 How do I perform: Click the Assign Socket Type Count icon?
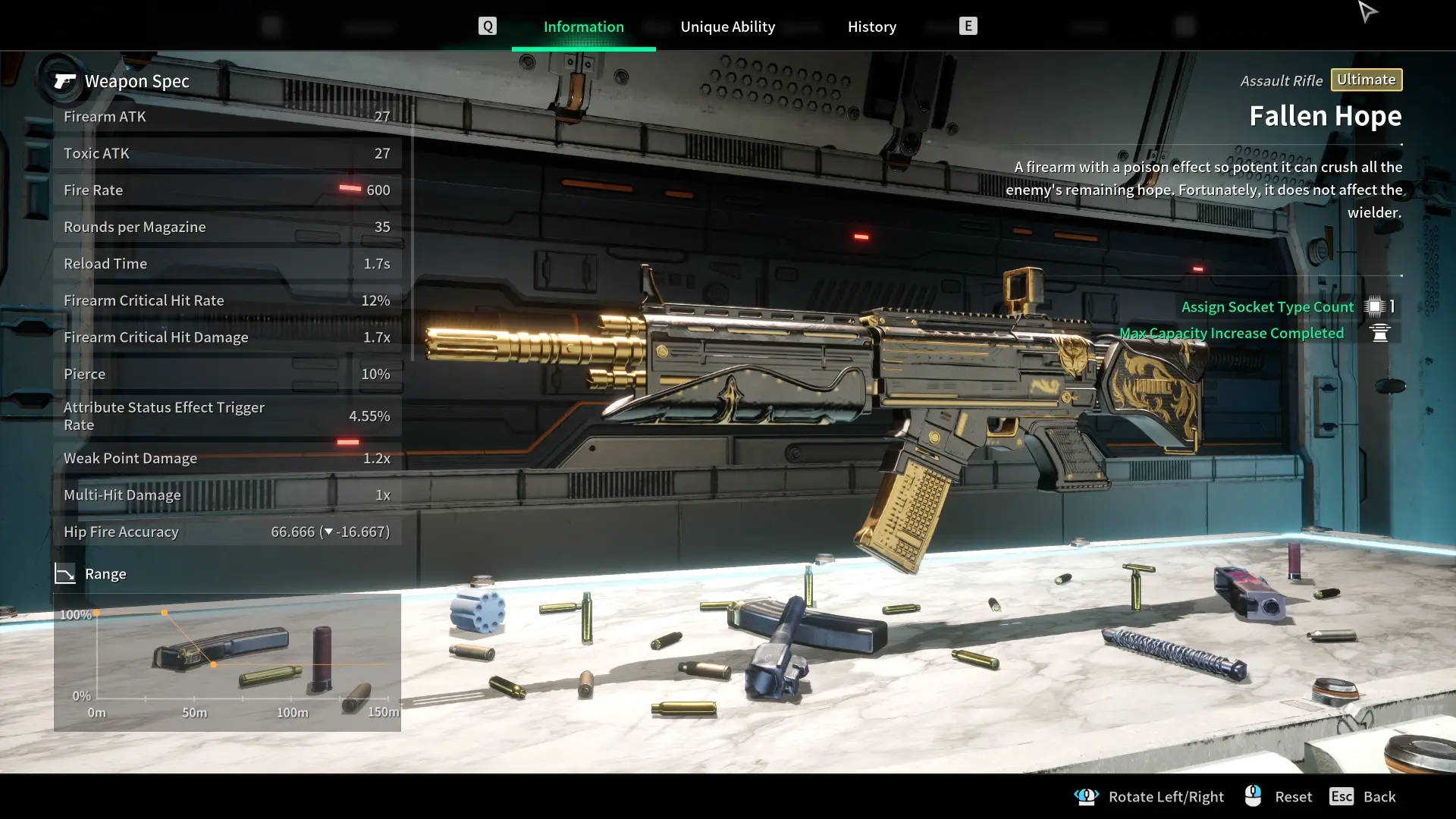coord(1374,306)
